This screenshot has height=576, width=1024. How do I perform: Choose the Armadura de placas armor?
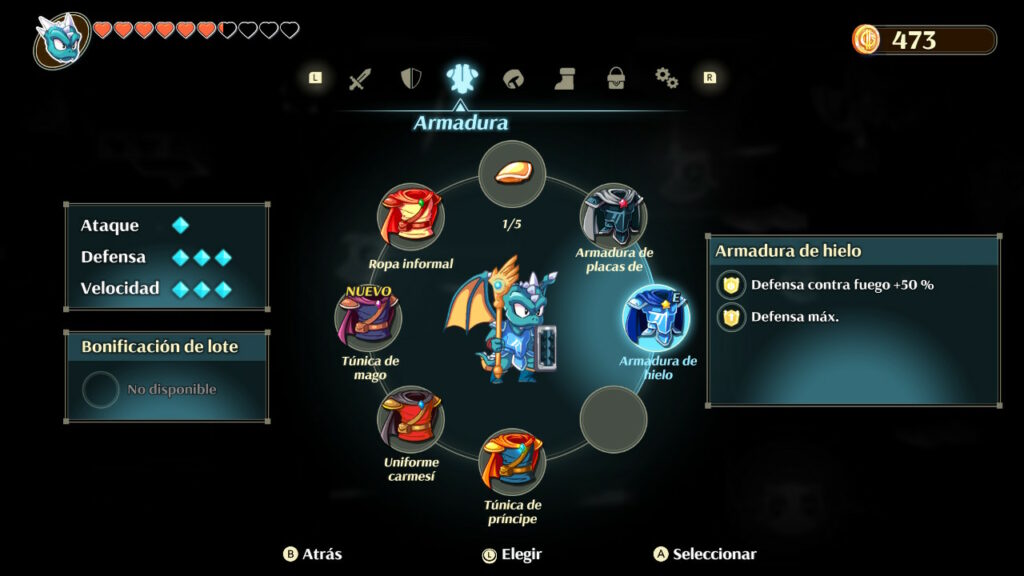coord(613,216)
